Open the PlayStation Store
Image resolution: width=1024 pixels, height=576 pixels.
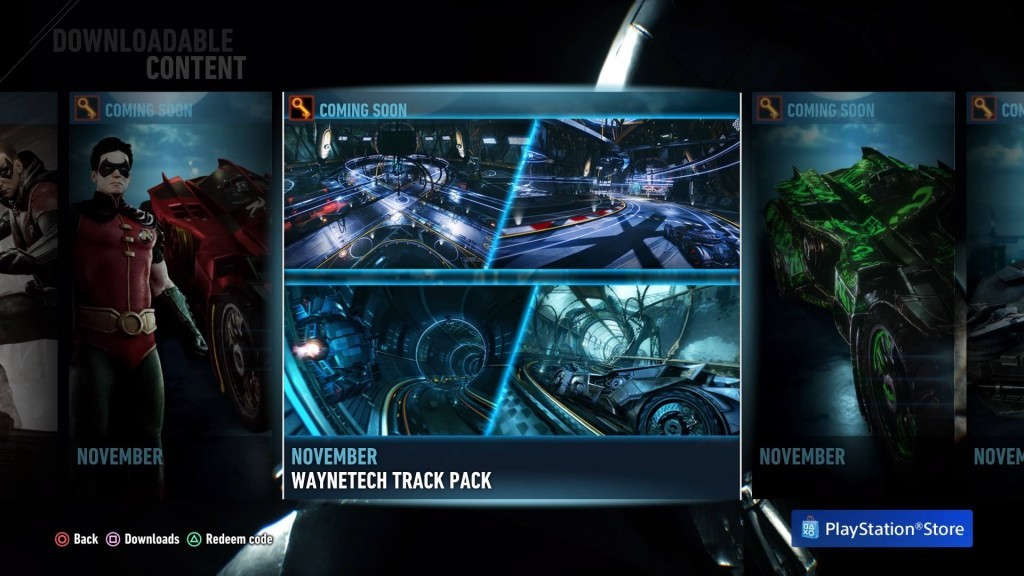click(x=881, y=529)
